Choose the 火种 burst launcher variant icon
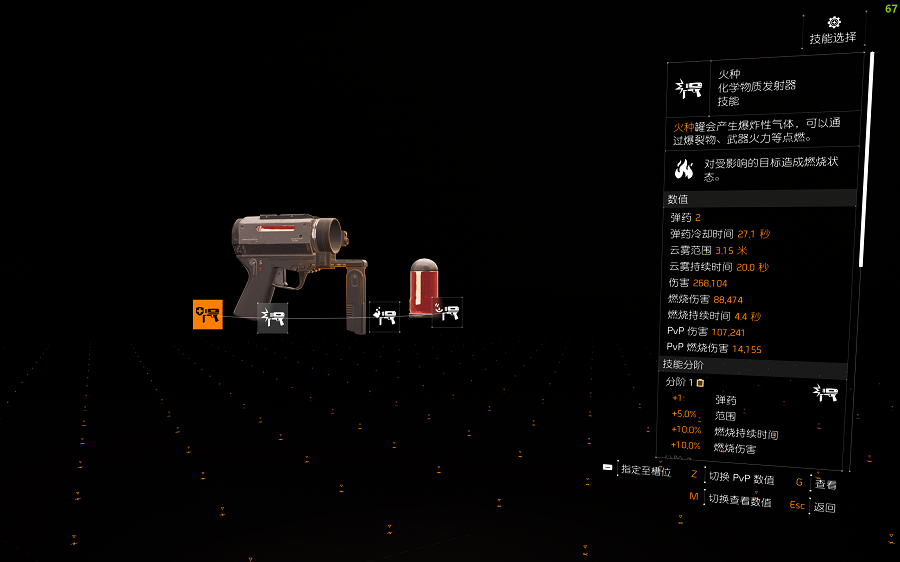 (x=272, y=318)
